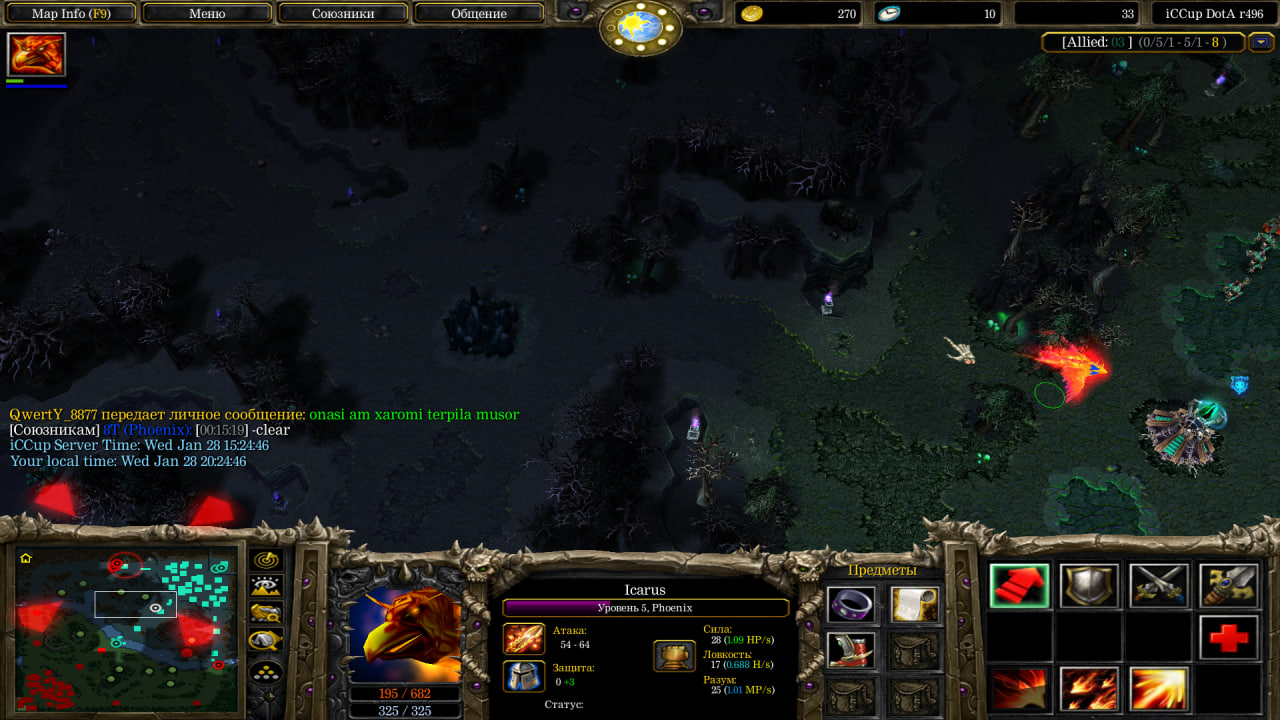This screenshot has width=1280, height=720.
Task: Choose the crossed swords Attack command
Action: point(1159,586)
